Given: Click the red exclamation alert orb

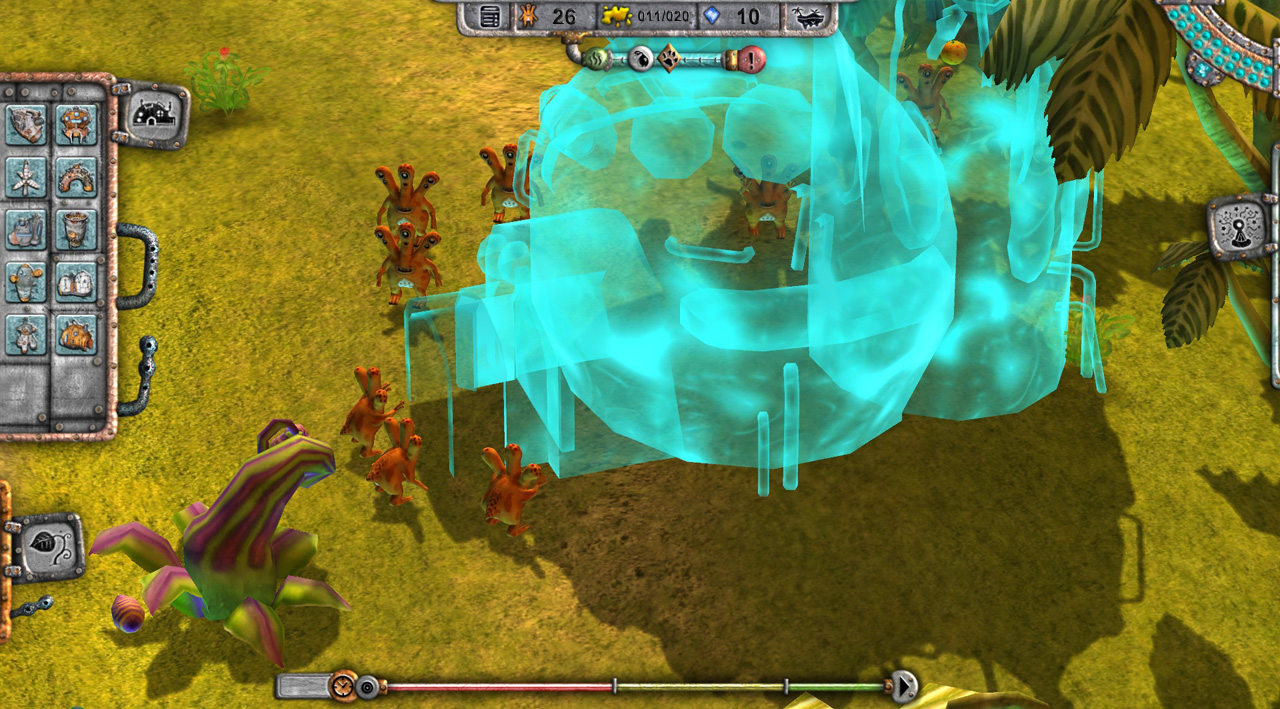Looking at the screenshot, I should coord(752,59).
